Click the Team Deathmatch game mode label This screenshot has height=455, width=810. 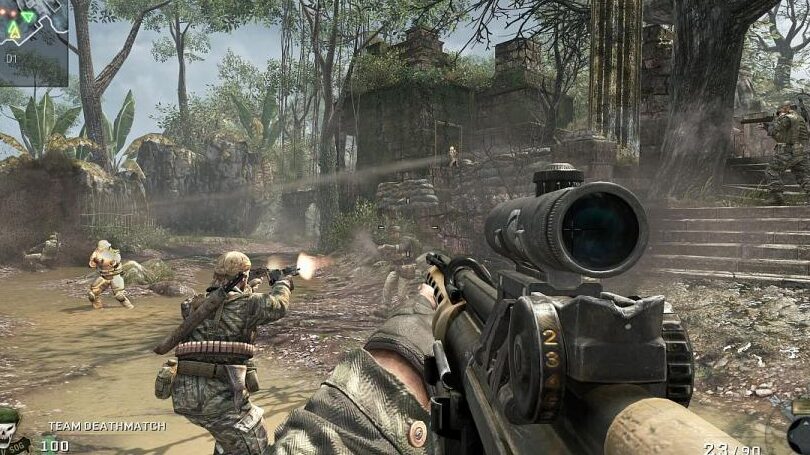(107, 426)
